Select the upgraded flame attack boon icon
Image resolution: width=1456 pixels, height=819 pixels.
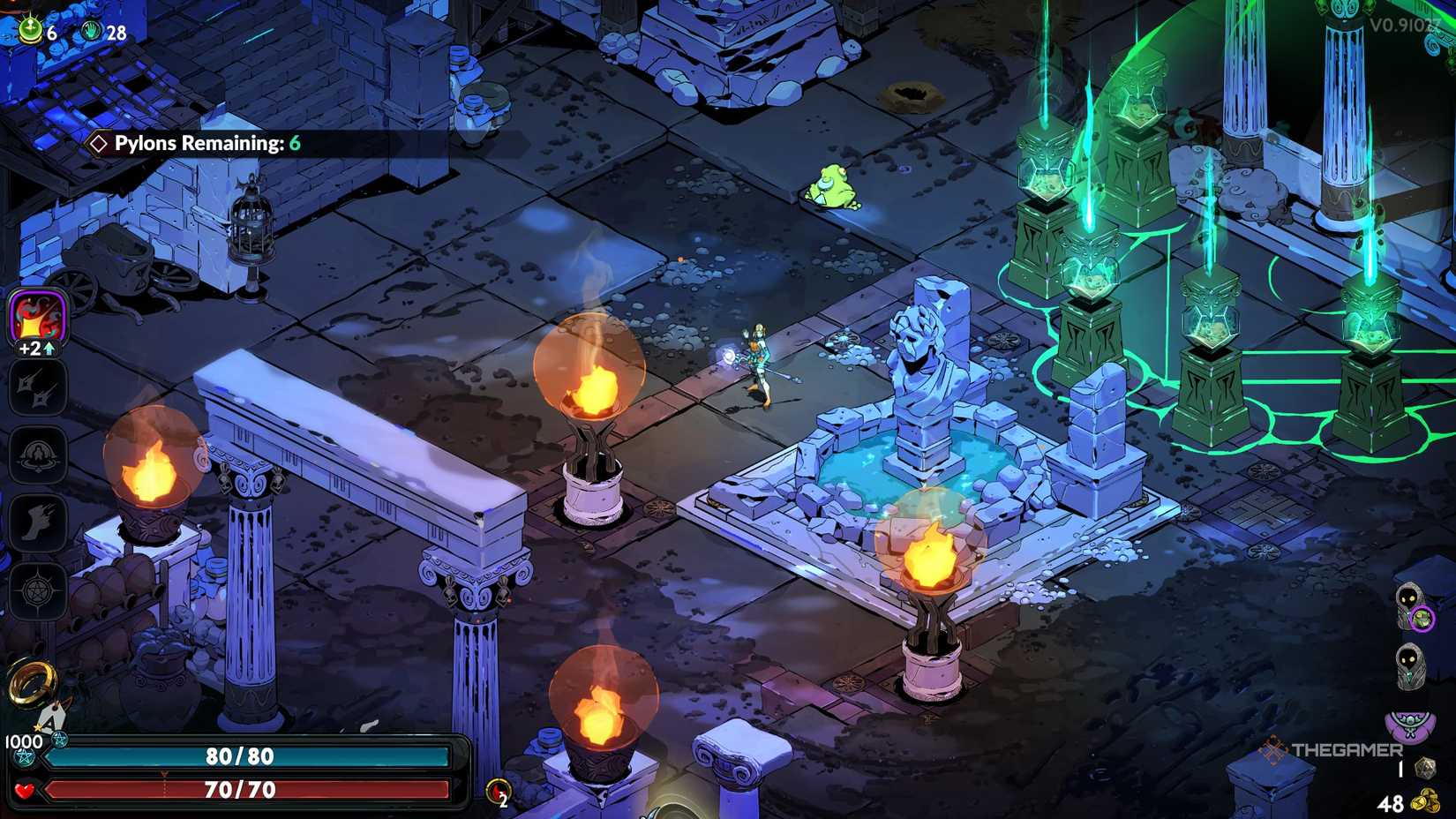pos(38,317)
